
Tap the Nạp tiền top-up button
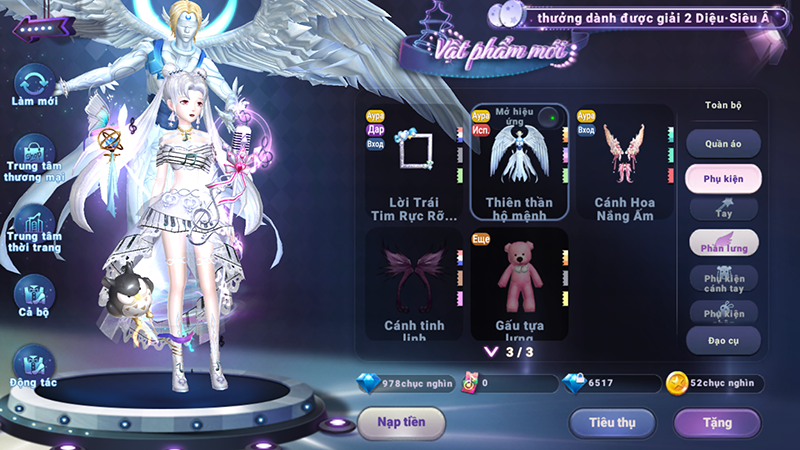[x=401, y=422]
